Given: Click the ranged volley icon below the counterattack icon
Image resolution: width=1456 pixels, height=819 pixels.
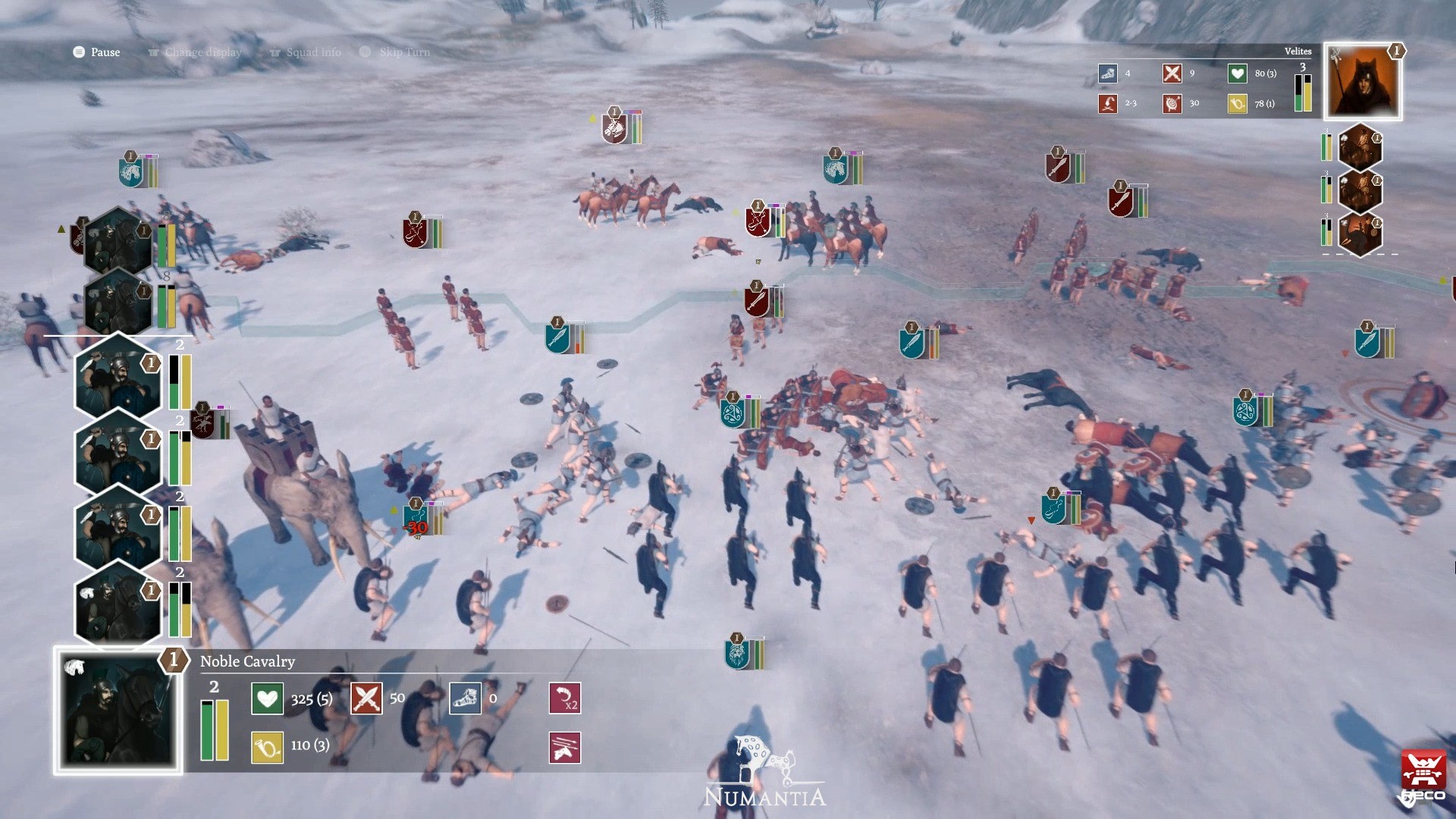Looking at the screenshot, I should click(x=564, y=748).
